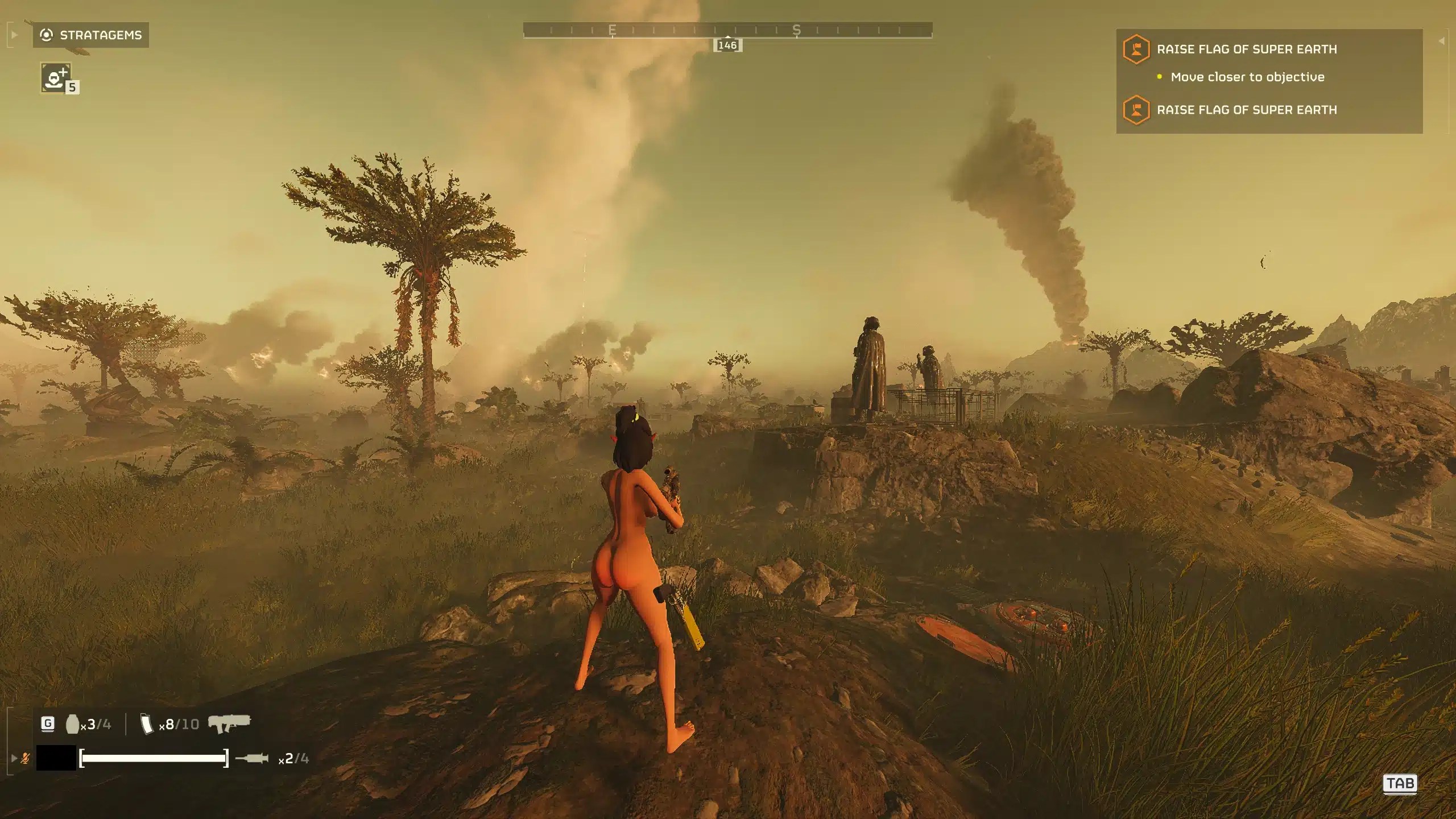Click the ammo magazine icon
Screen dimensions: 1456x819
(x=147, y=725)
